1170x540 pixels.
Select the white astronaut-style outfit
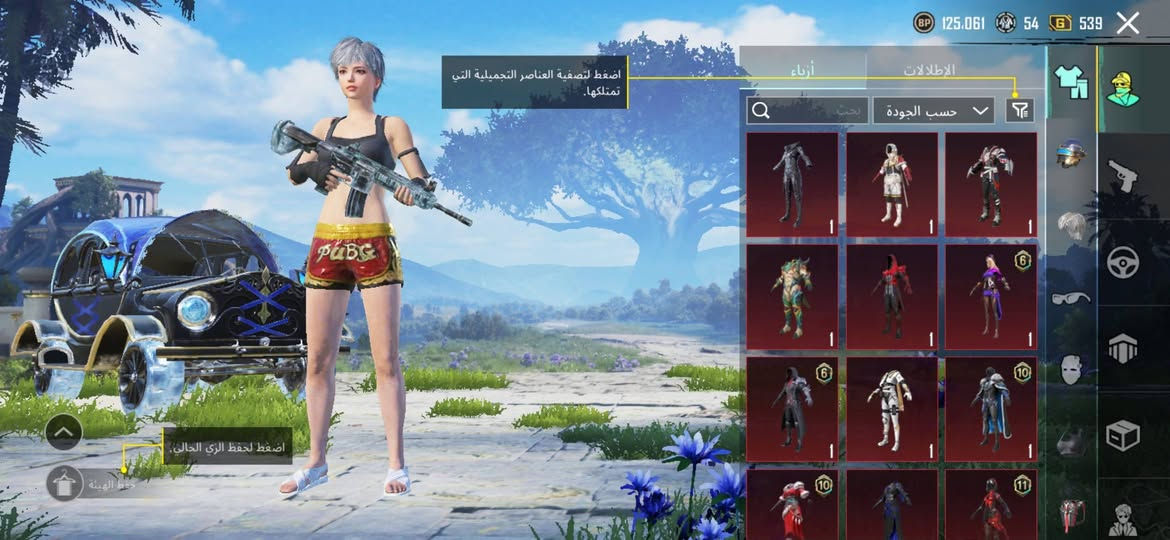[891, 184]
